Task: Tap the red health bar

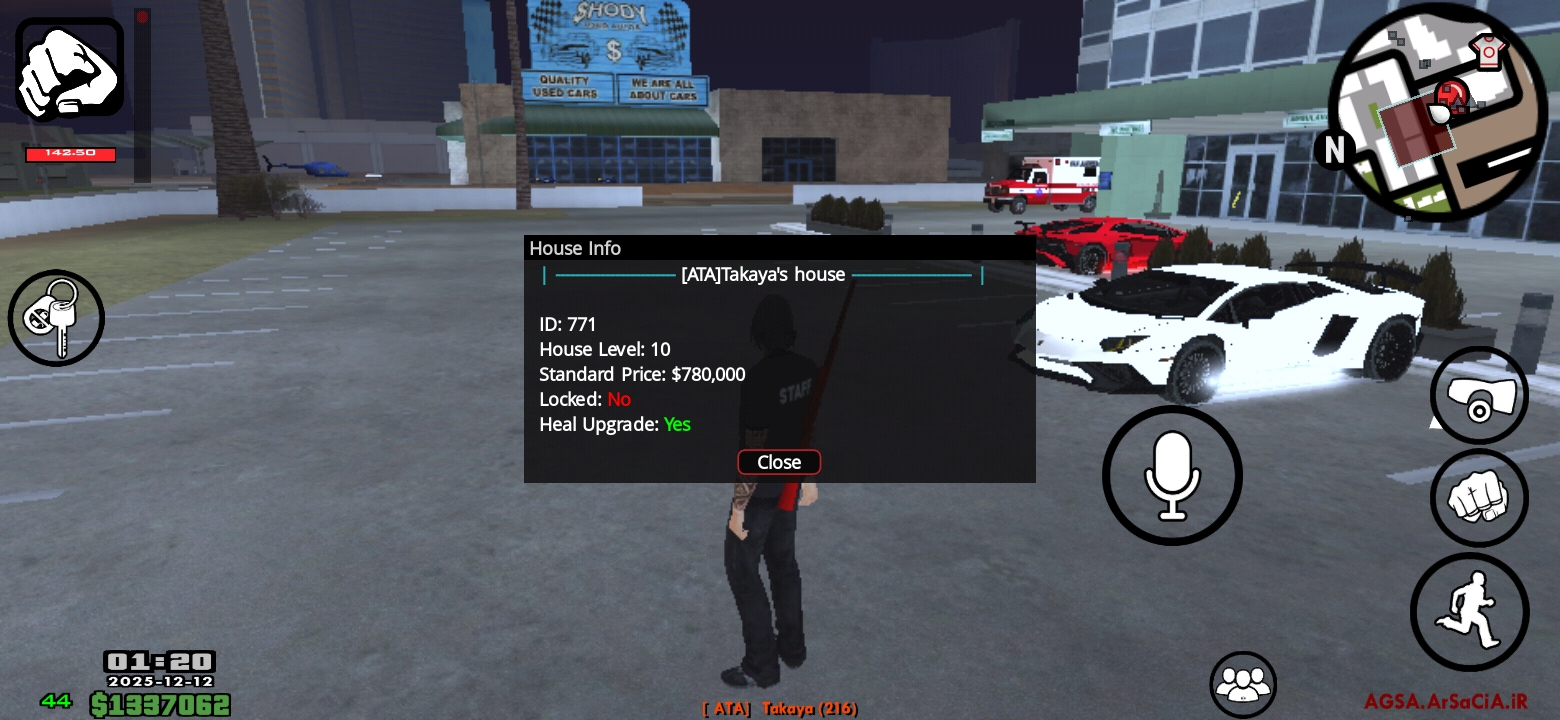Action: click(69, 154)
